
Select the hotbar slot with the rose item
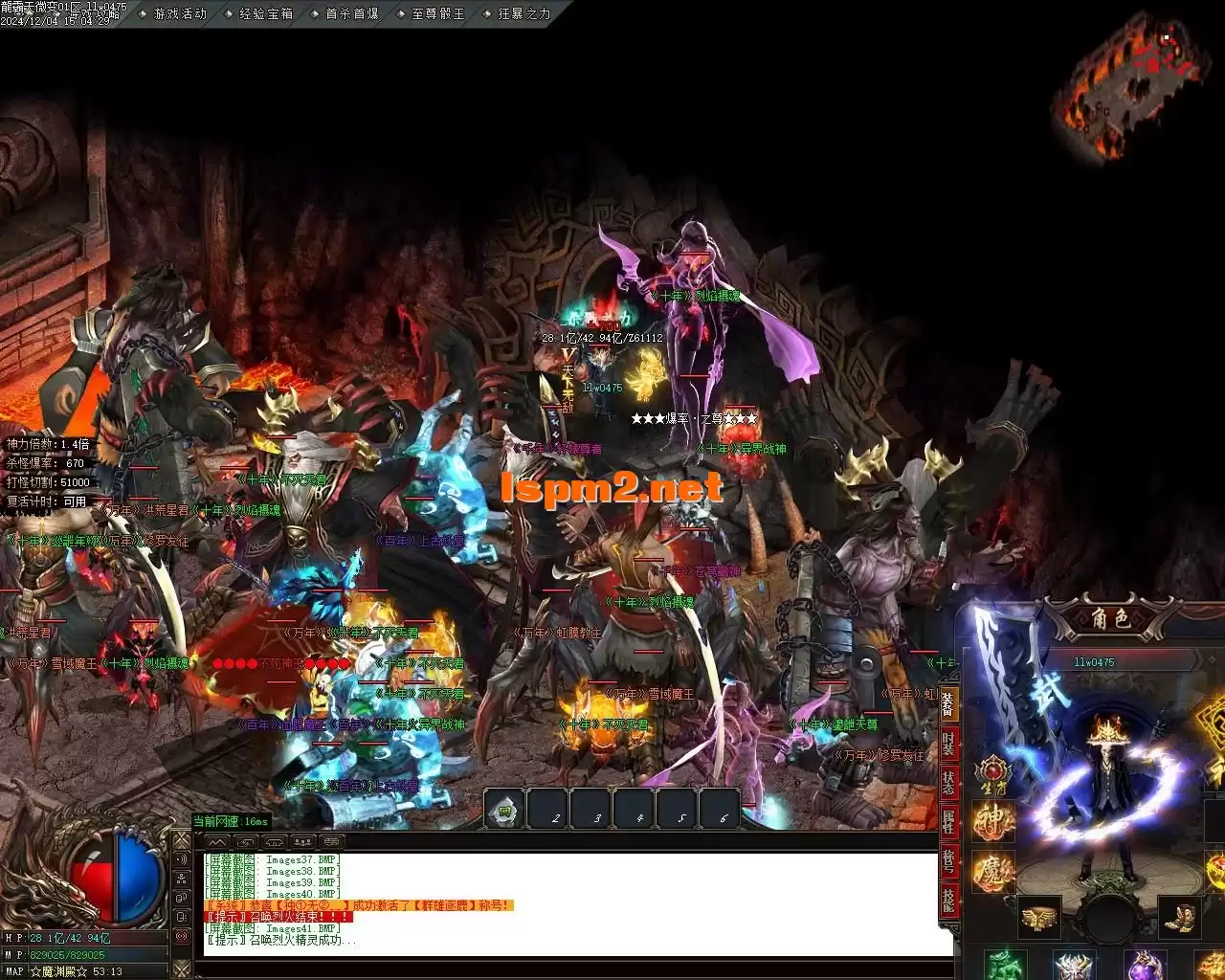point(504,810)
